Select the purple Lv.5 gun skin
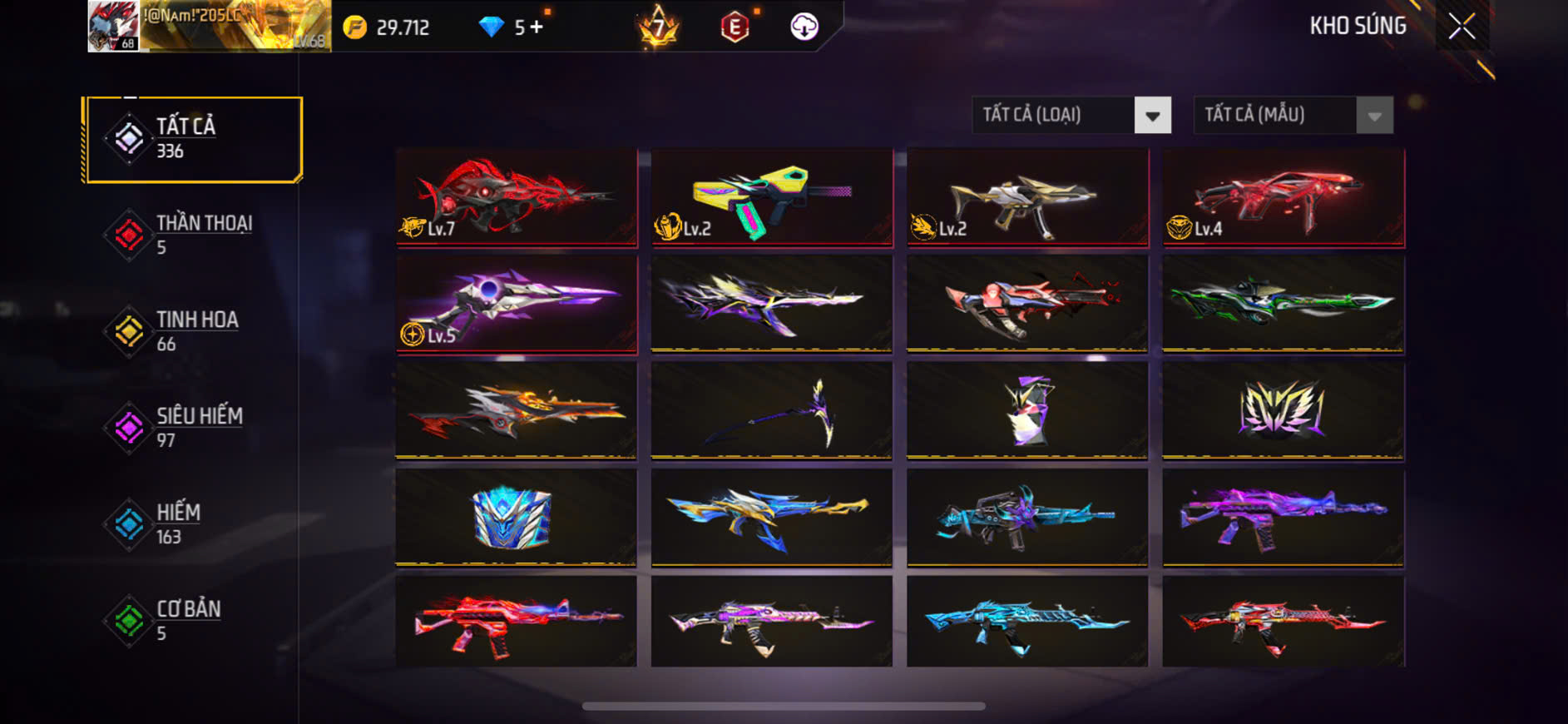Image resolution: width=1568 pixels, height=724 pixels. tap(517, 304)
